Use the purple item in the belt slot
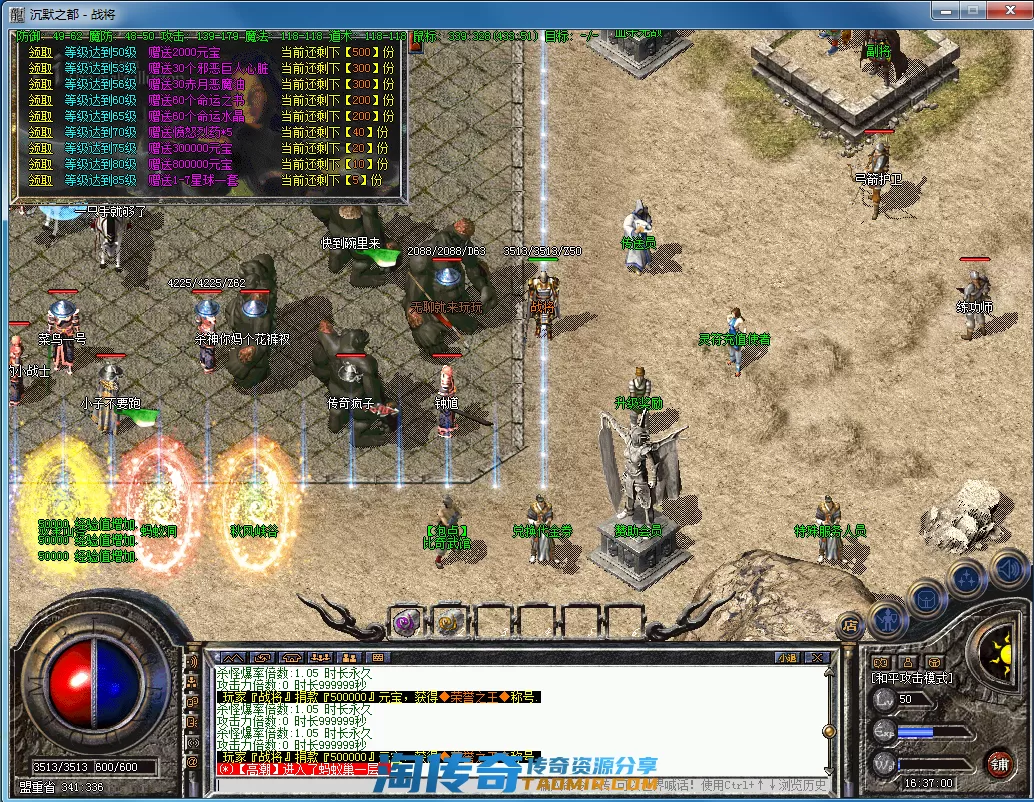This screenshot has height=802, width=1034. coord(407,622)
